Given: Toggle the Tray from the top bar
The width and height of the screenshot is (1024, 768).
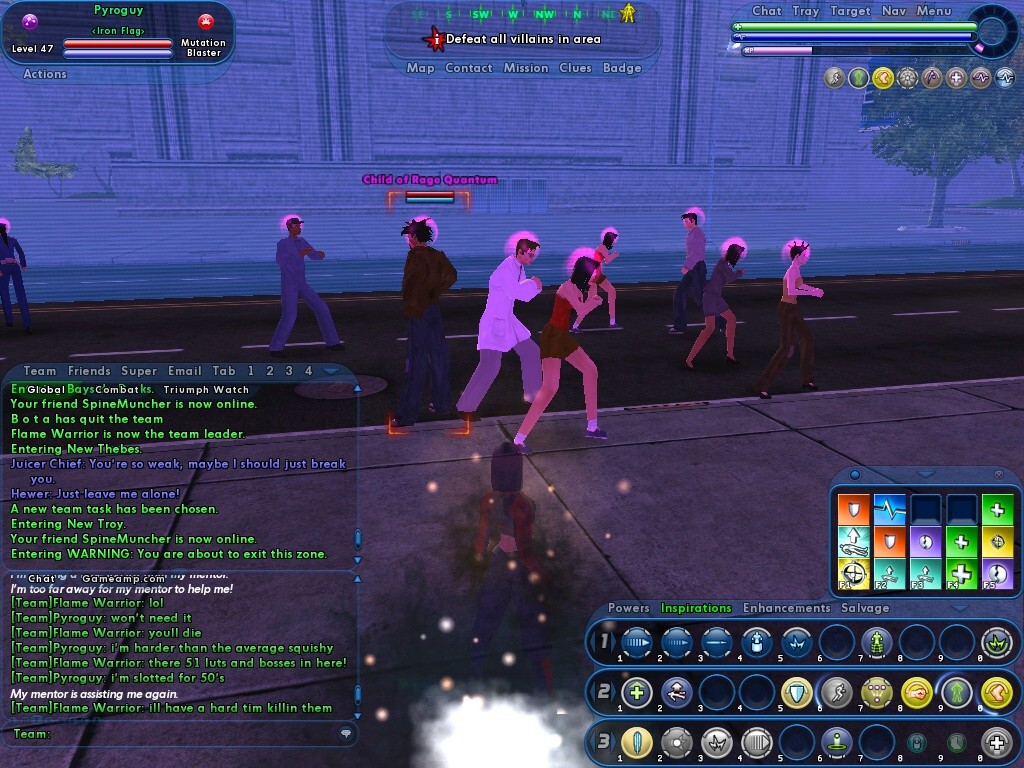Looking at the screenshot, I should [x=805, y=11].
